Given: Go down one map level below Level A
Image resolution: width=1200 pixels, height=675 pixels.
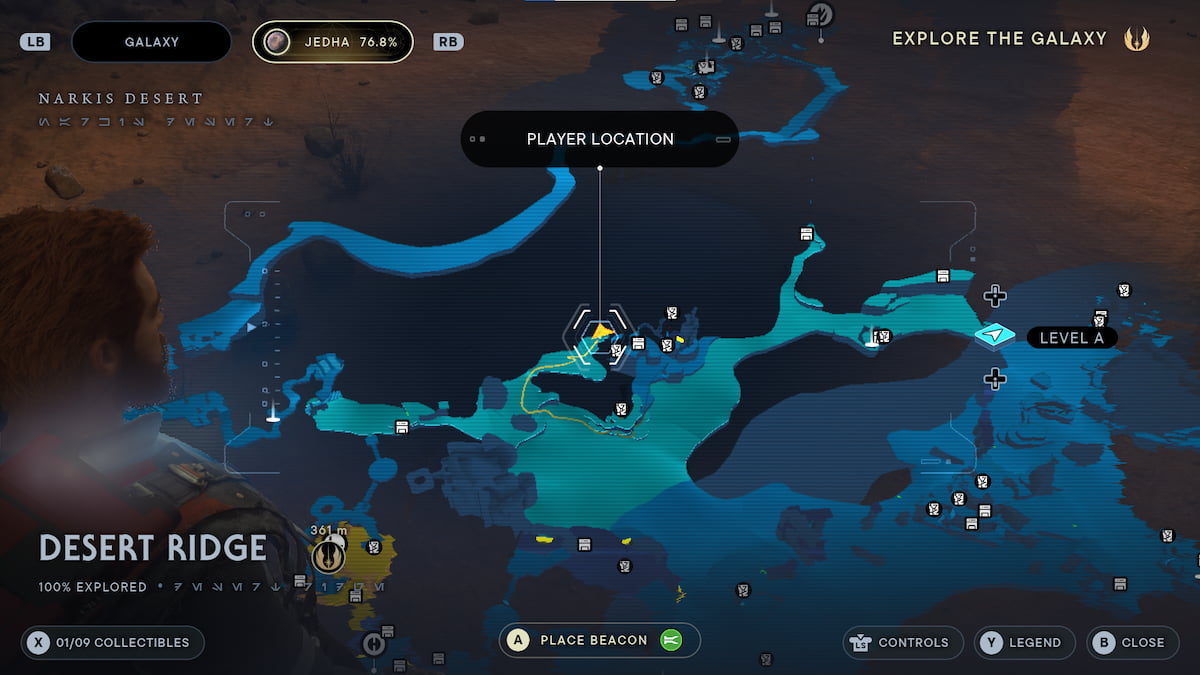Looking at the screenshot, I should click(x=994, y=378).
